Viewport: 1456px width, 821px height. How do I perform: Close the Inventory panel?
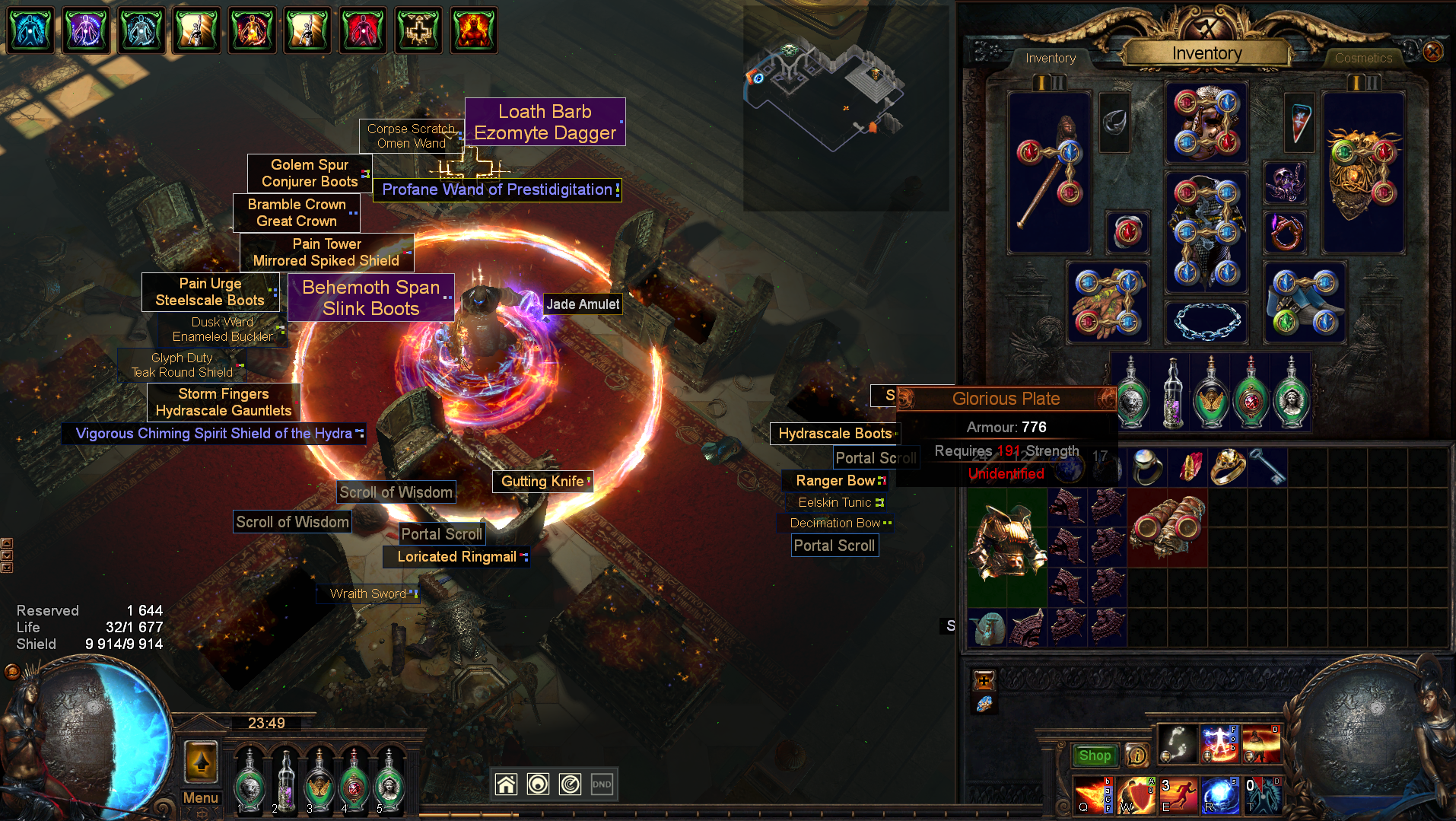(x=1432, y=52)
